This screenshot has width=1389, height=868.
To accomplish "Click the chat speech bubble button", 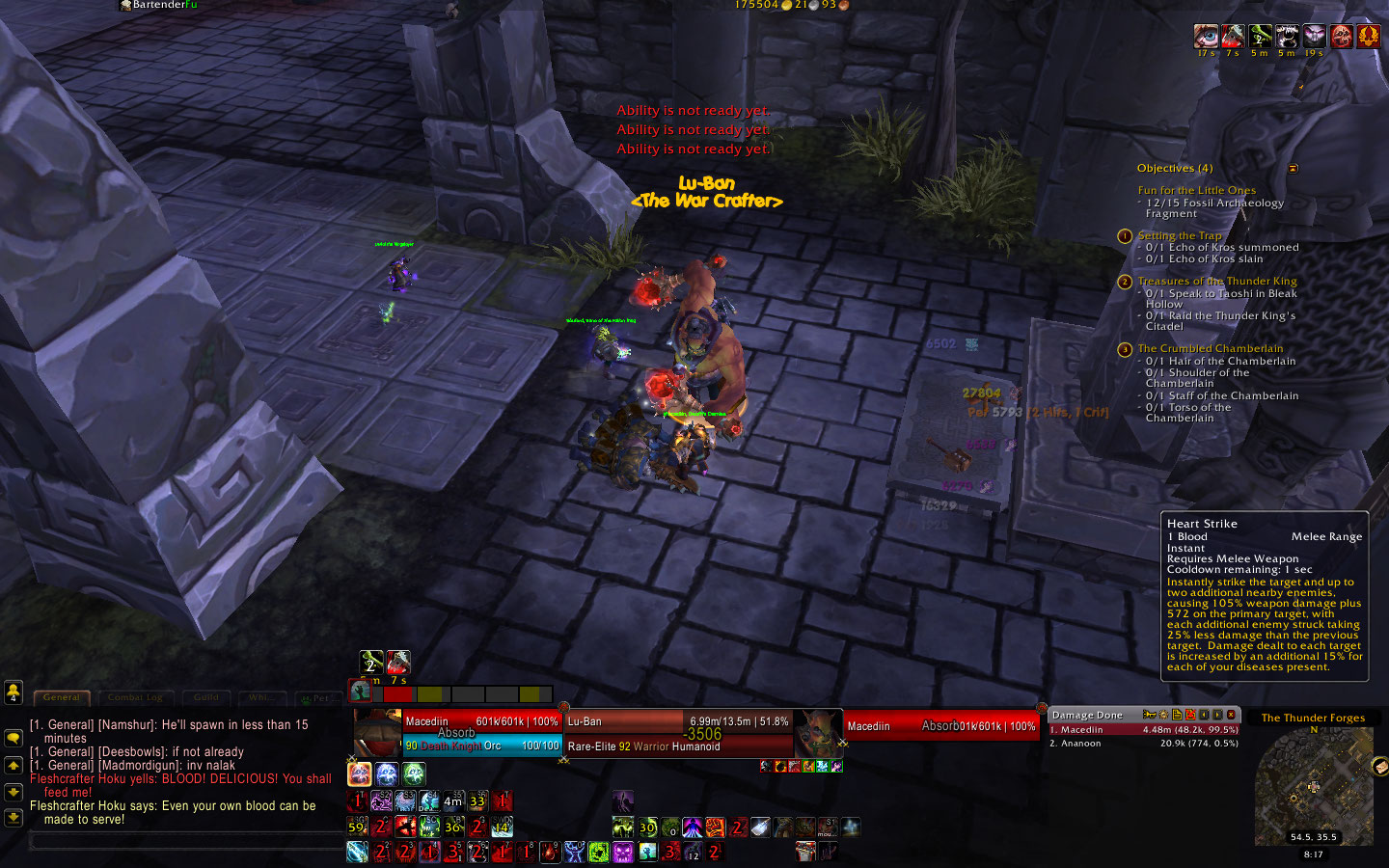I will pyautogui.click(x=14, y=738).
